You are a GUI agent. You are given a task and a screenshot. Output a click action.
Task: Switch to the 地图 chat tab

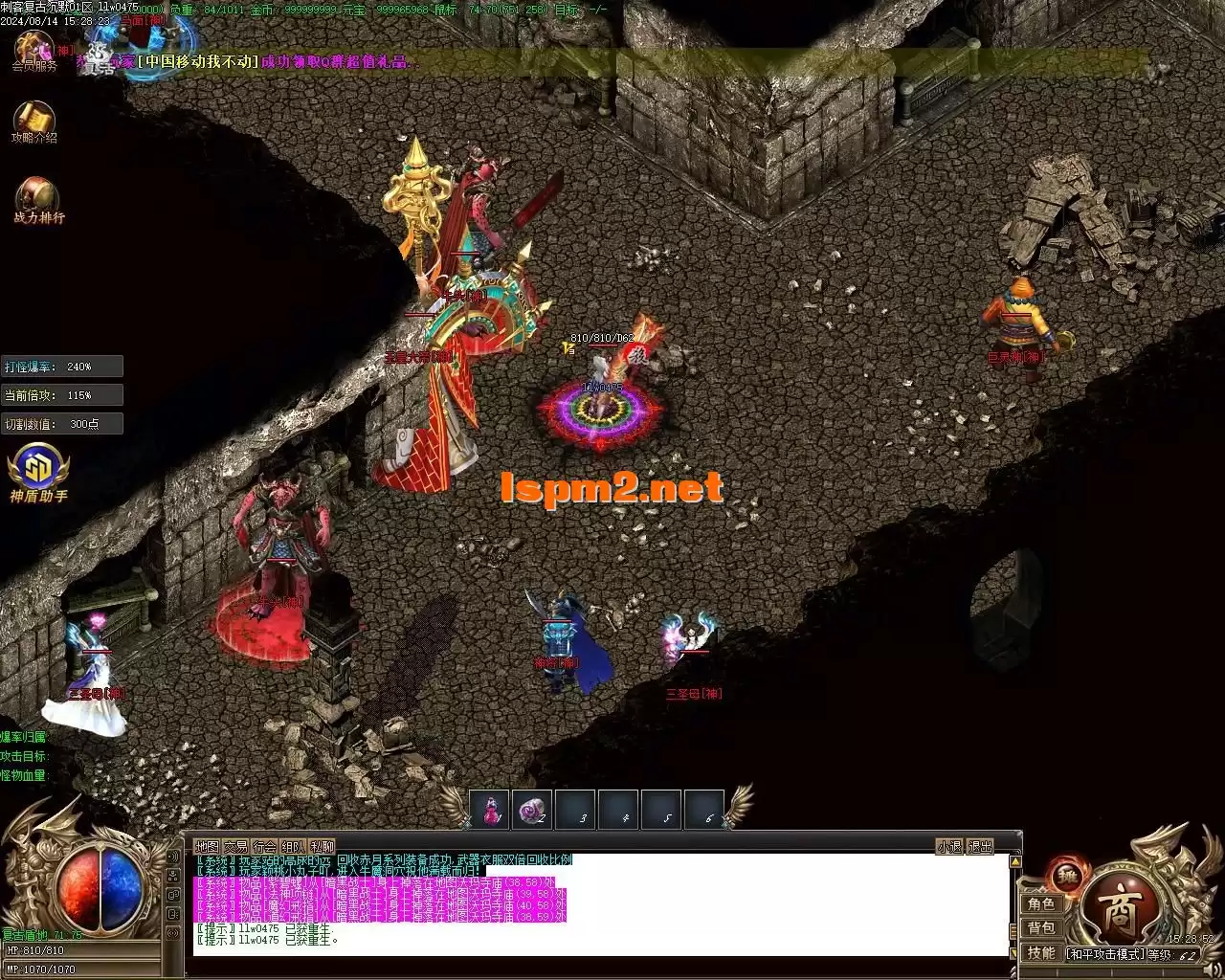tap(207, 846)
